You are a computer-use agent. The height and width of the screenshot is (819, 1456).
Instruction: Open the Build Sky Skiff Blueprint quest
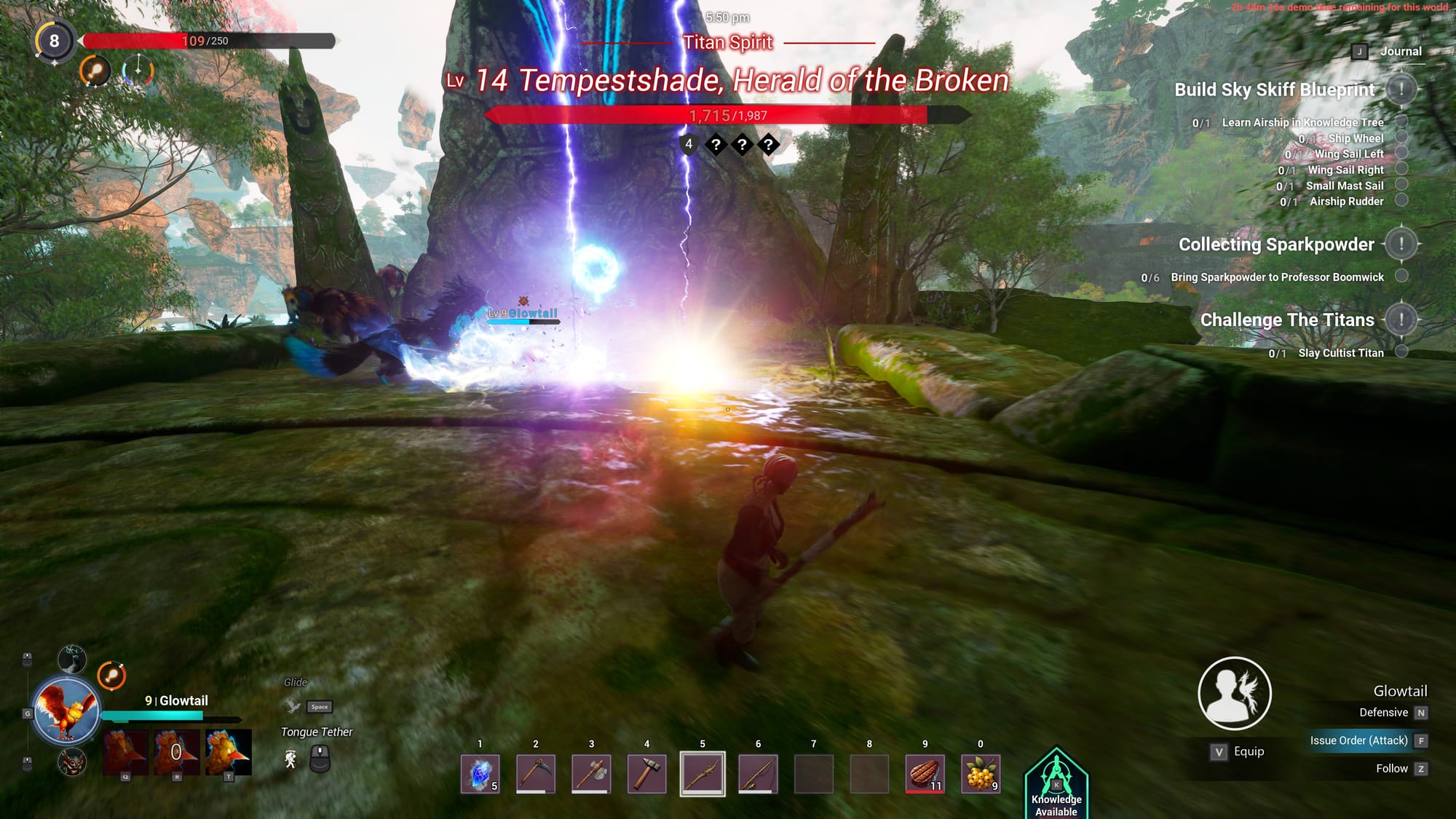(1275, 90)
